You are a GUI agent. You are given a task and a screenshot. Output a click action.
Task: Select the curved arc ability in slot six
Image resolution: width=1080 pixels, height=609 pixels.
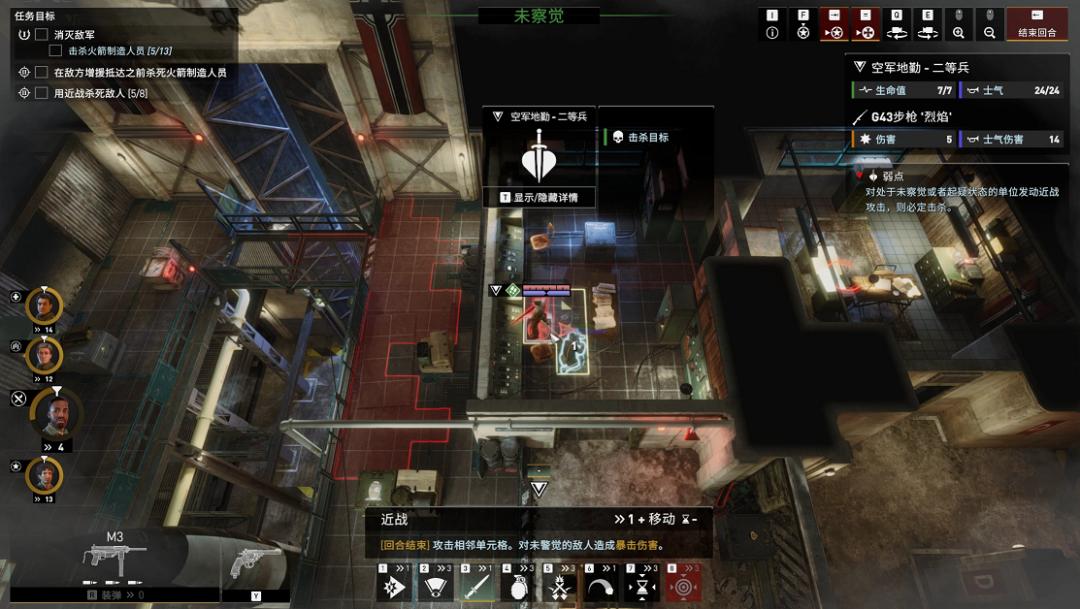pyautogui.click(x=602, y=585)
